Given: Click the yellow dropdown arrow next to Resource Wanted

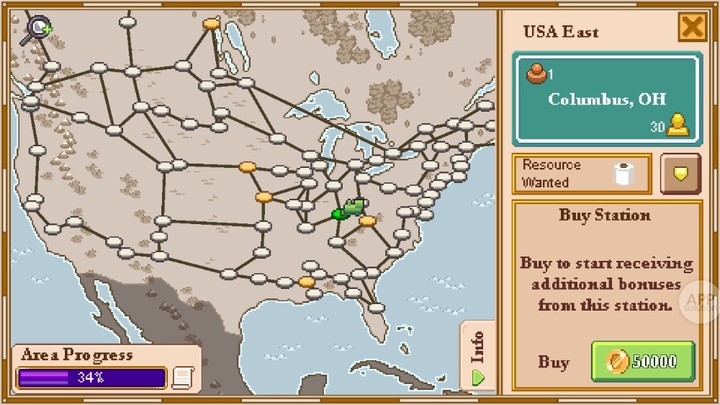Looking at the screenshot, I should click(680, 174).
